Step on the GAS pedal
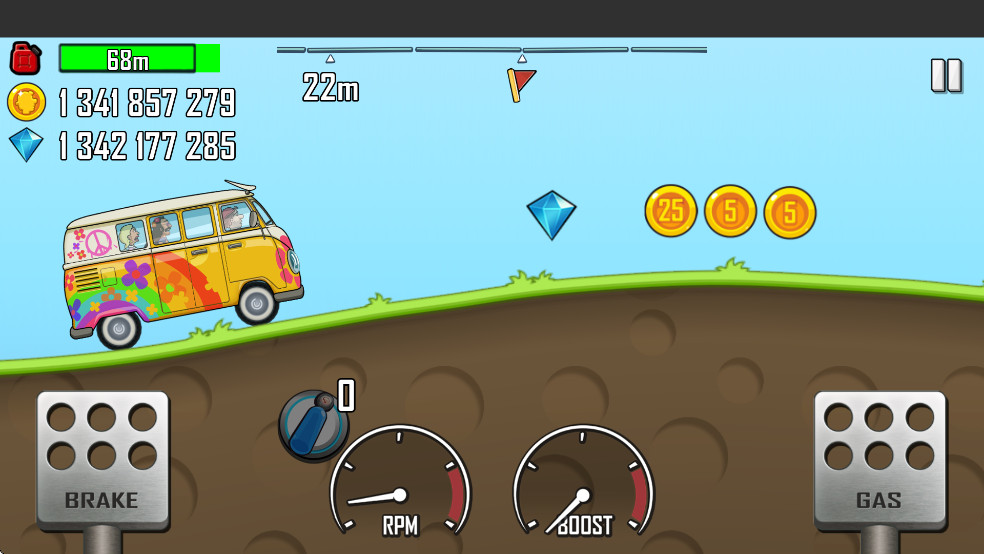This screenshot has height=554, width=984. (879, 459)
